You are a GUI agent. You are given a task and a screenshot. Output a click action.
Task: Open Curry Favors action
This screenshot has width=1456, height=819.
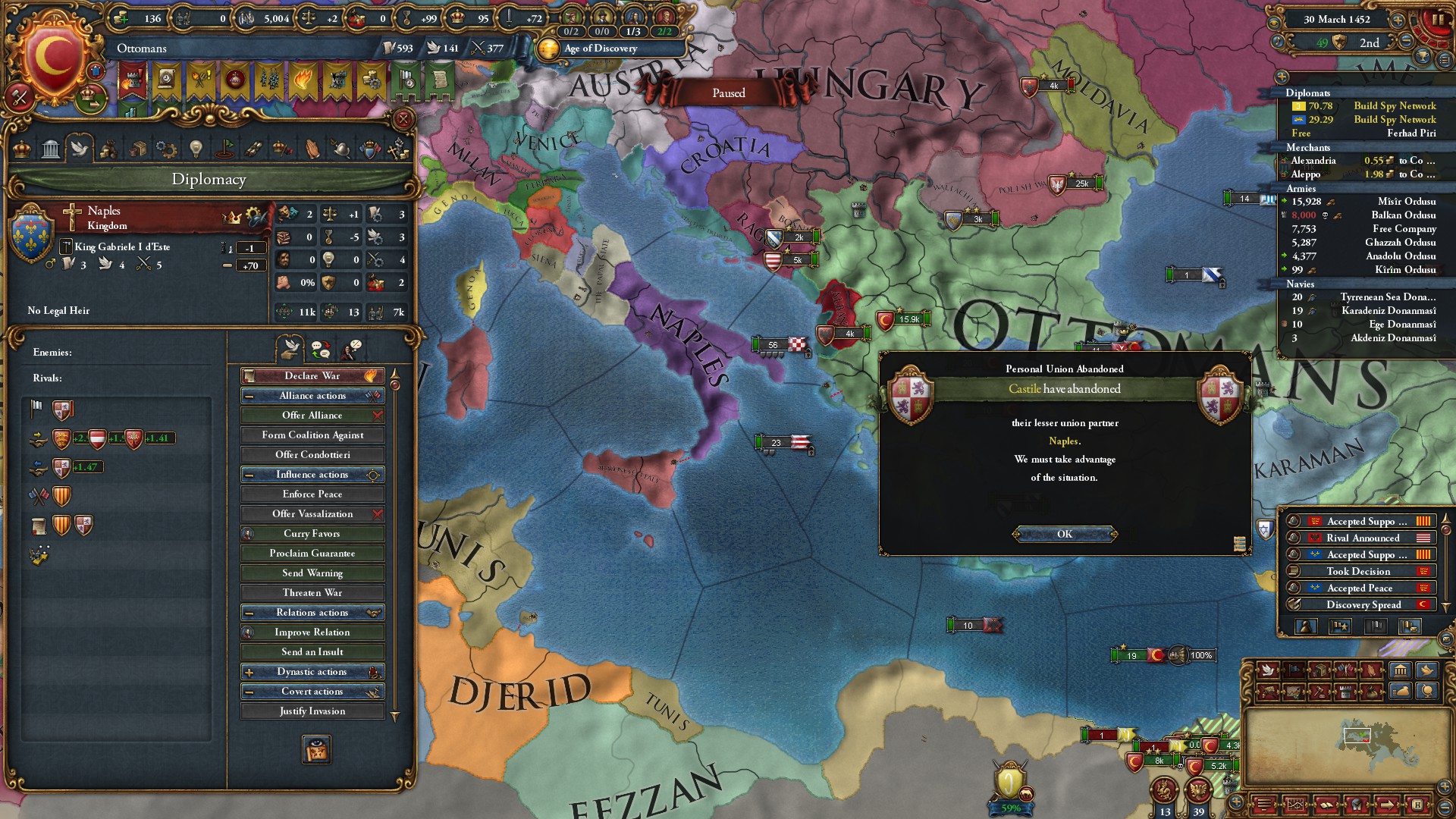[x=312, y=534]
